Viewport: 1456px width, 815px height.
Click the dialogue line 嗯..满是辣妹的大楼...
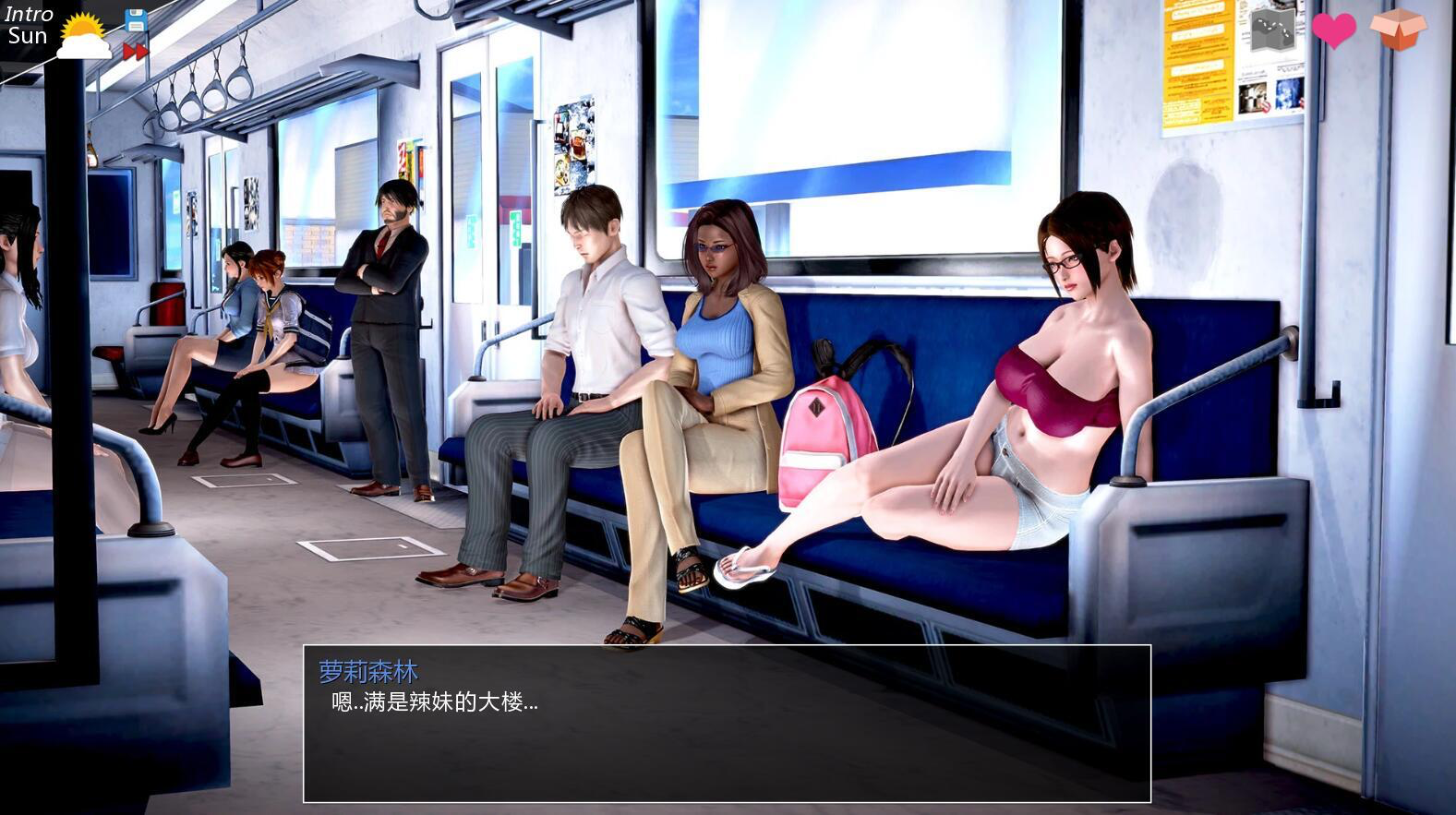coord(434,705)
